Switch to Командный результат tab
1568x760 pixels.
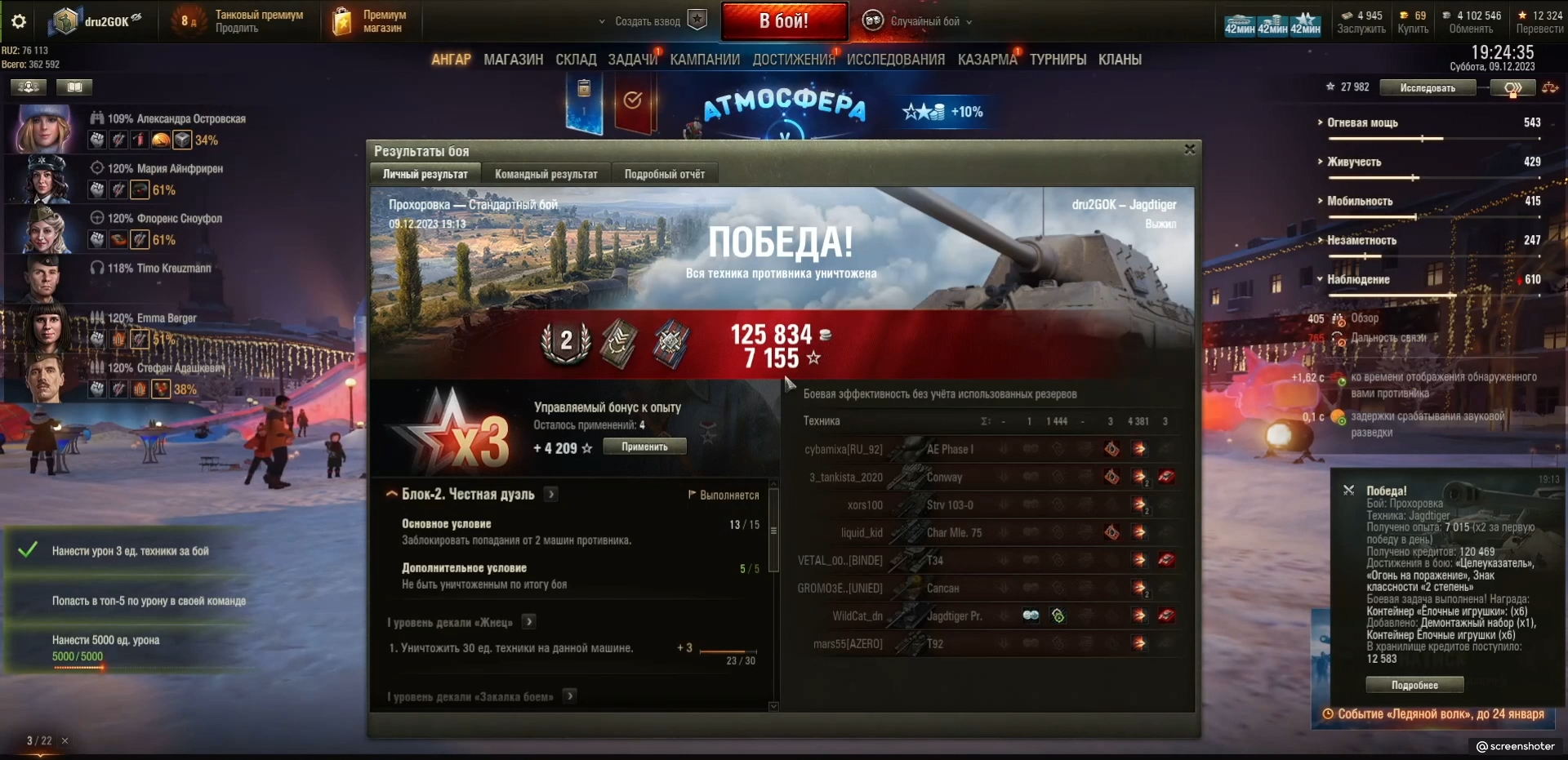546,174
